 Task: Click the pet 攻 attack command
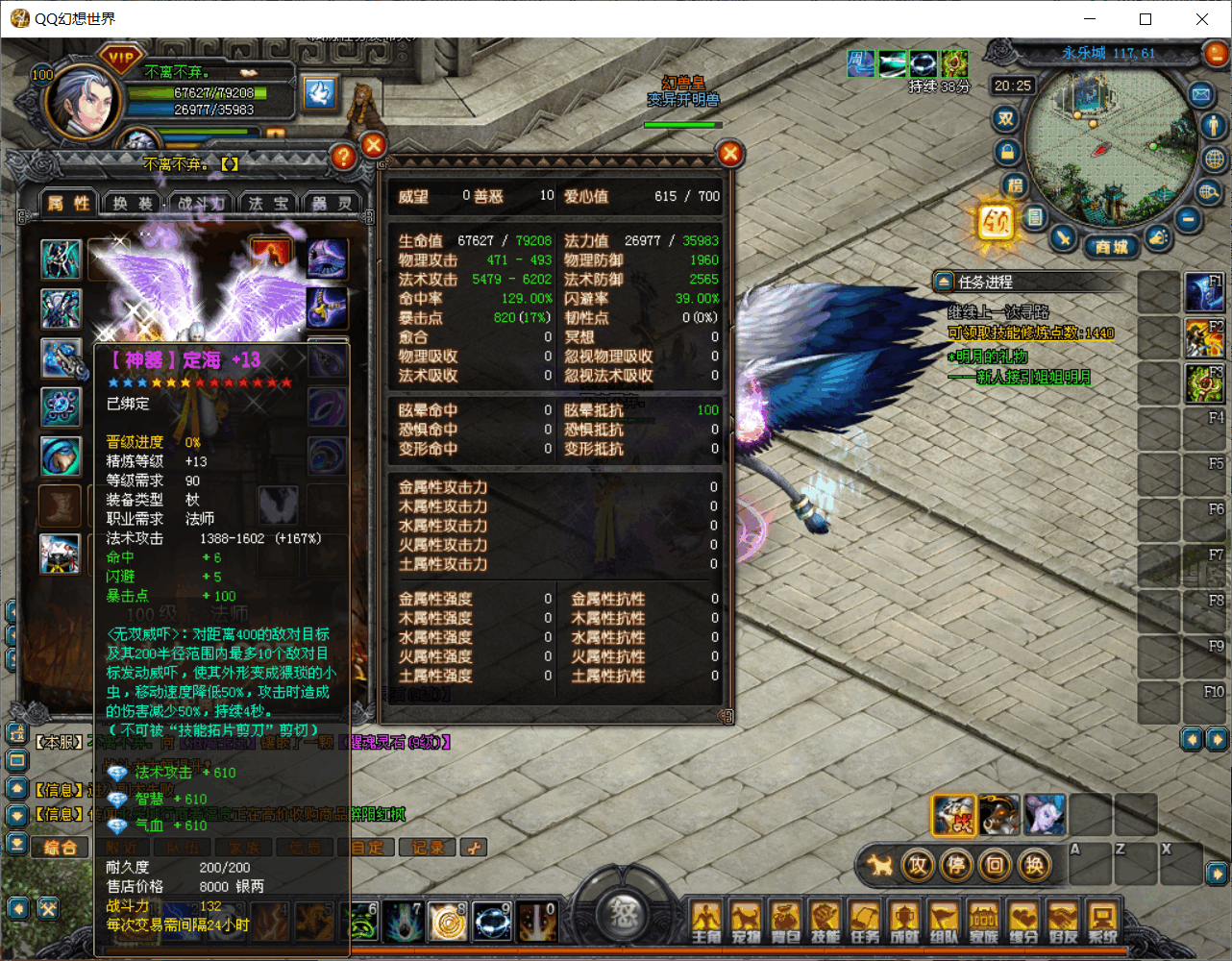tap(918, 866)
